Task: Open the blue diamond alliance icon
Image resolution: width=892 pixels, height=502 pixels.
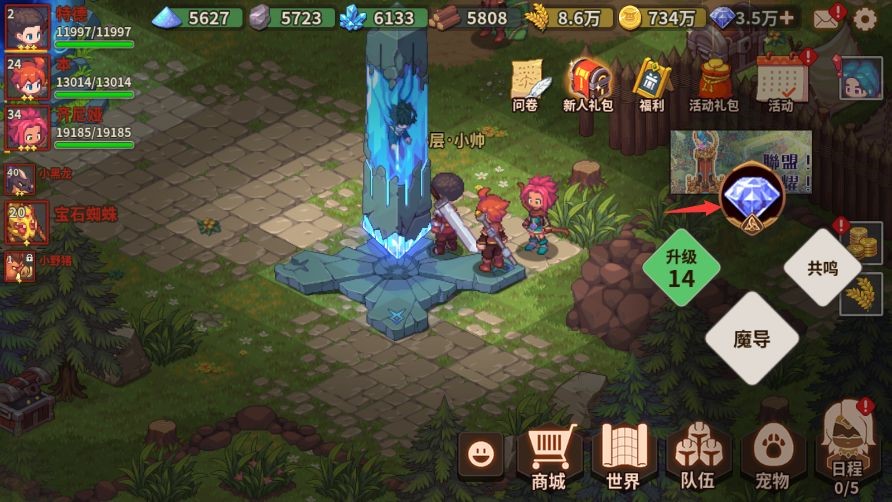Action: click(x=752, y=194)
